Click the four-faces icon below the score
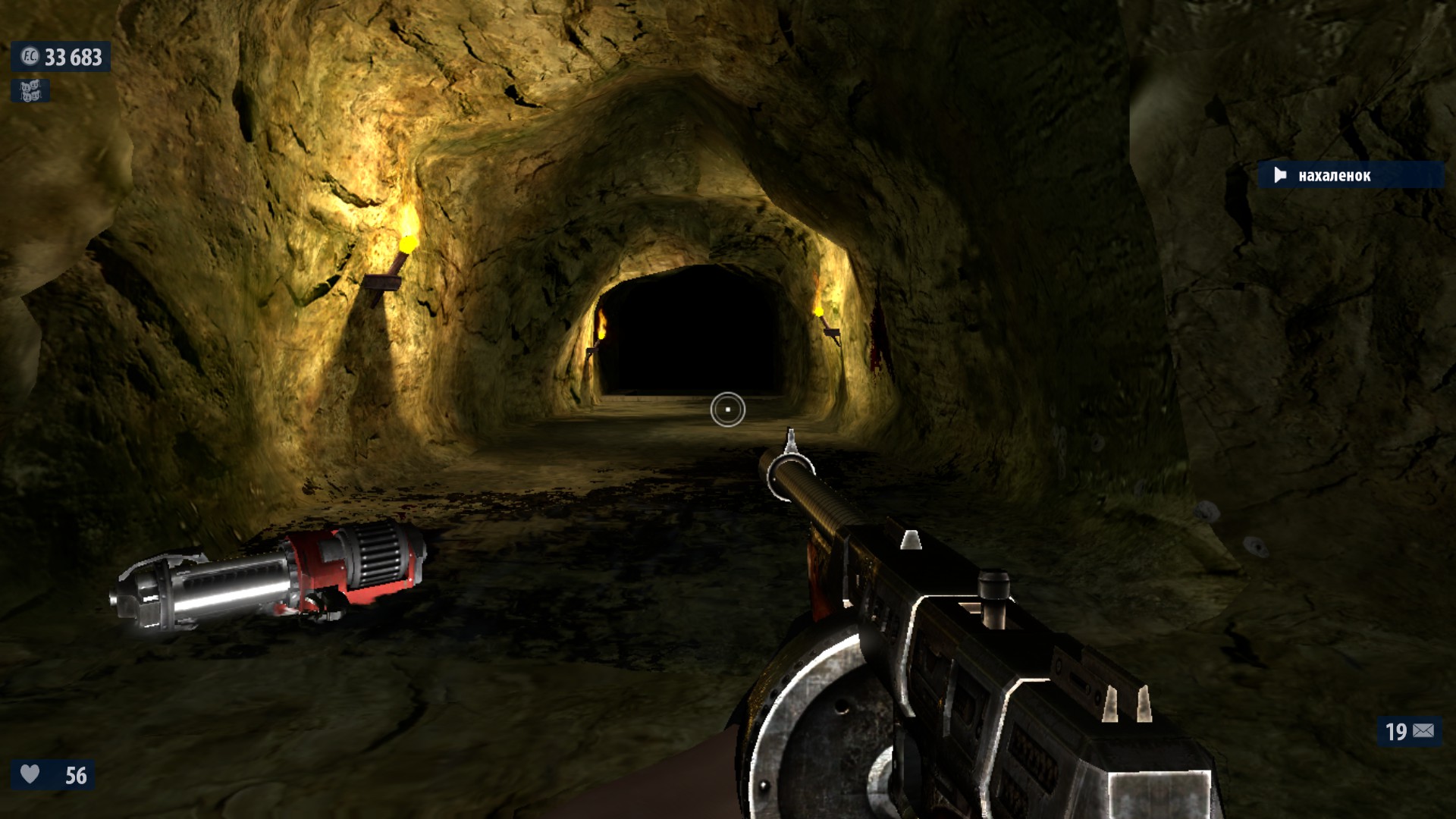Viewport: 1456px width, 819px height. click(30, 91)
